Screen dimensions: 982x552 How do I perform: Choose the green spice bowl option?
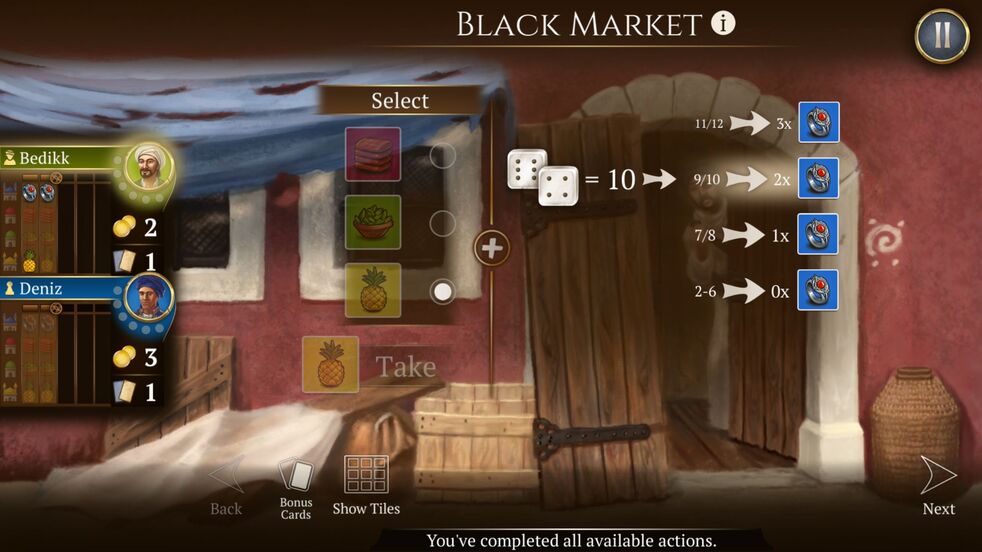tap(373, 222)
